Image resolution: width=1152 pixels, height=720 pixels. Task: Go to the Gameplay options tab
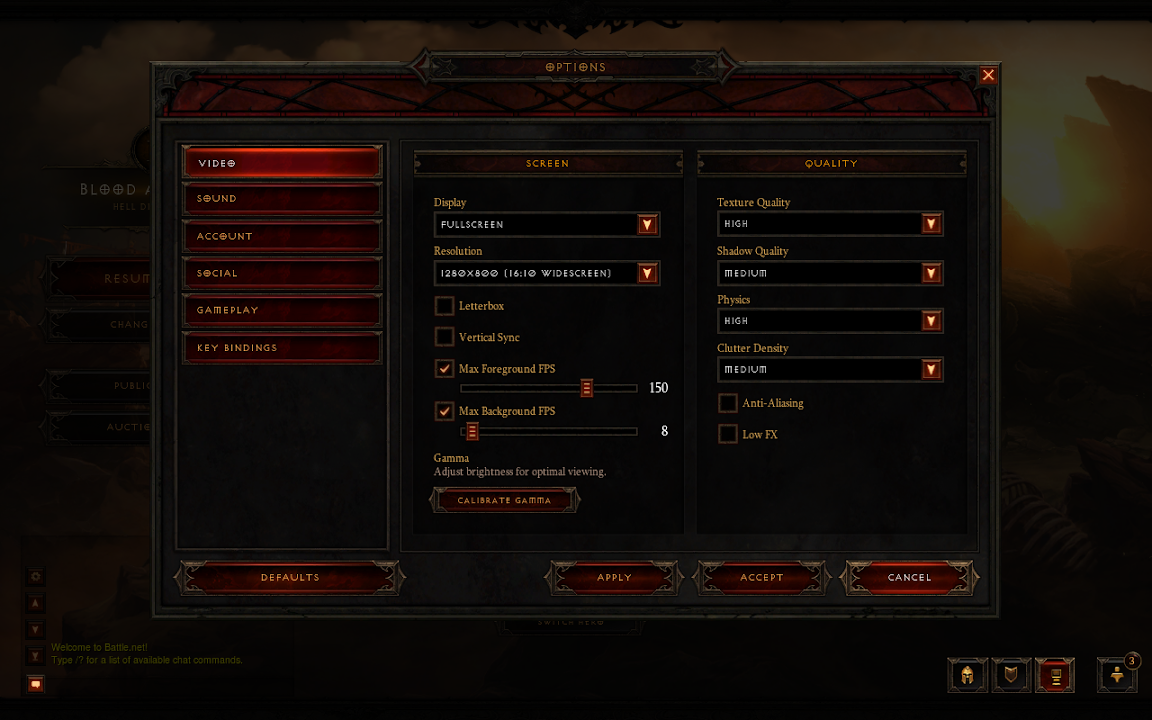point(281,310)
